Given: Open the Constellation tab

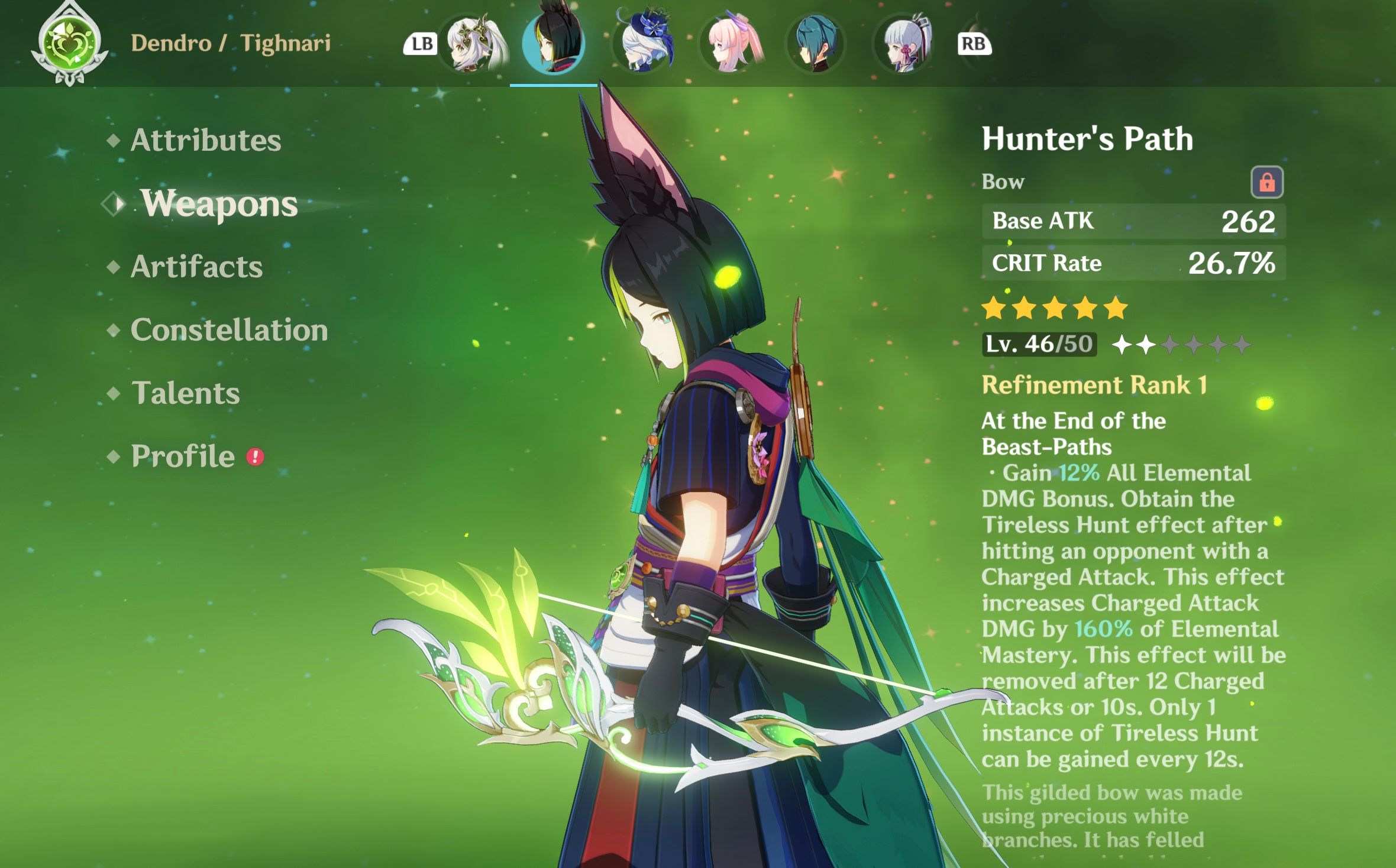Looking at the screenshot, I should [x=228, y=331].
